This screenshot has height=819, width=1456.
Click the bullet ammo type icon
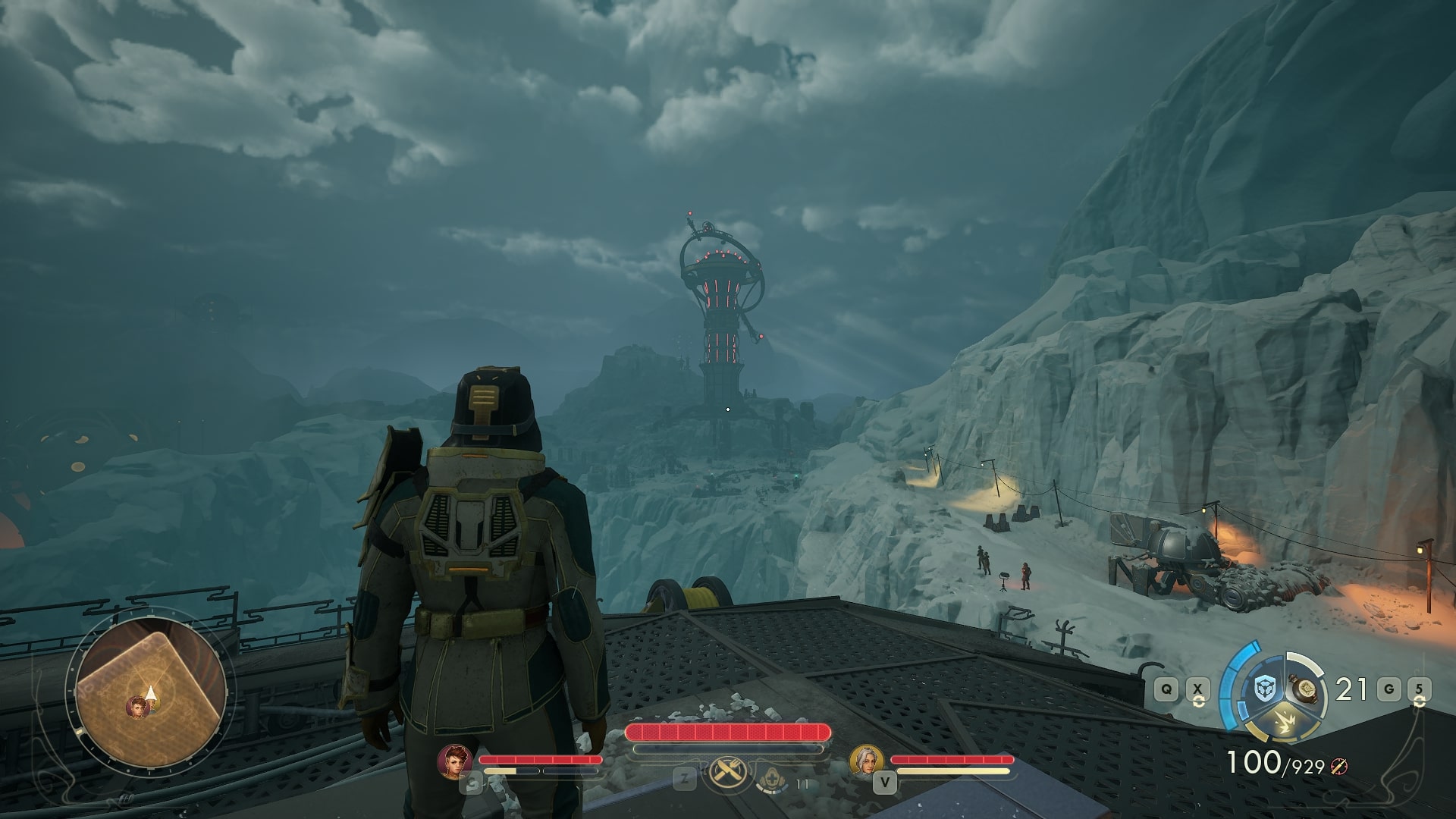(1340, 767)
